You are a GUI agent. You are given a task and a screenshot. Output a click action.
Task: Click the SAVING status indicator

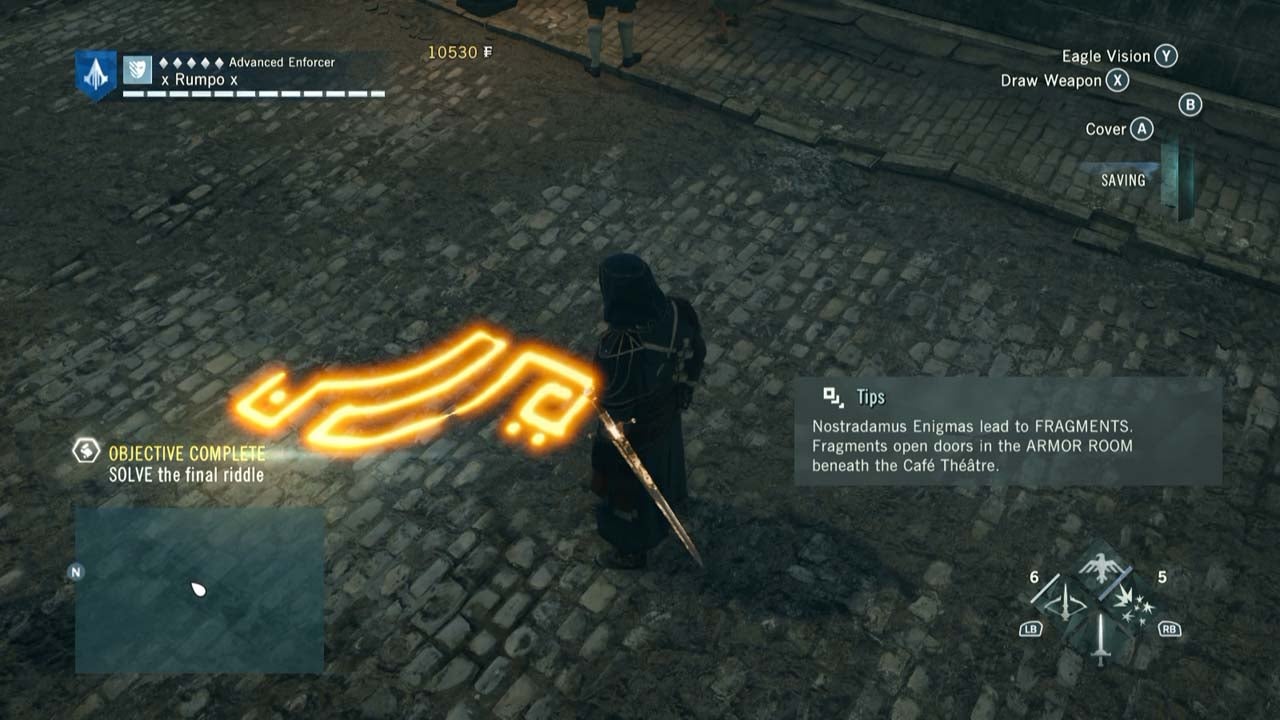click(x=1124, y=180)
